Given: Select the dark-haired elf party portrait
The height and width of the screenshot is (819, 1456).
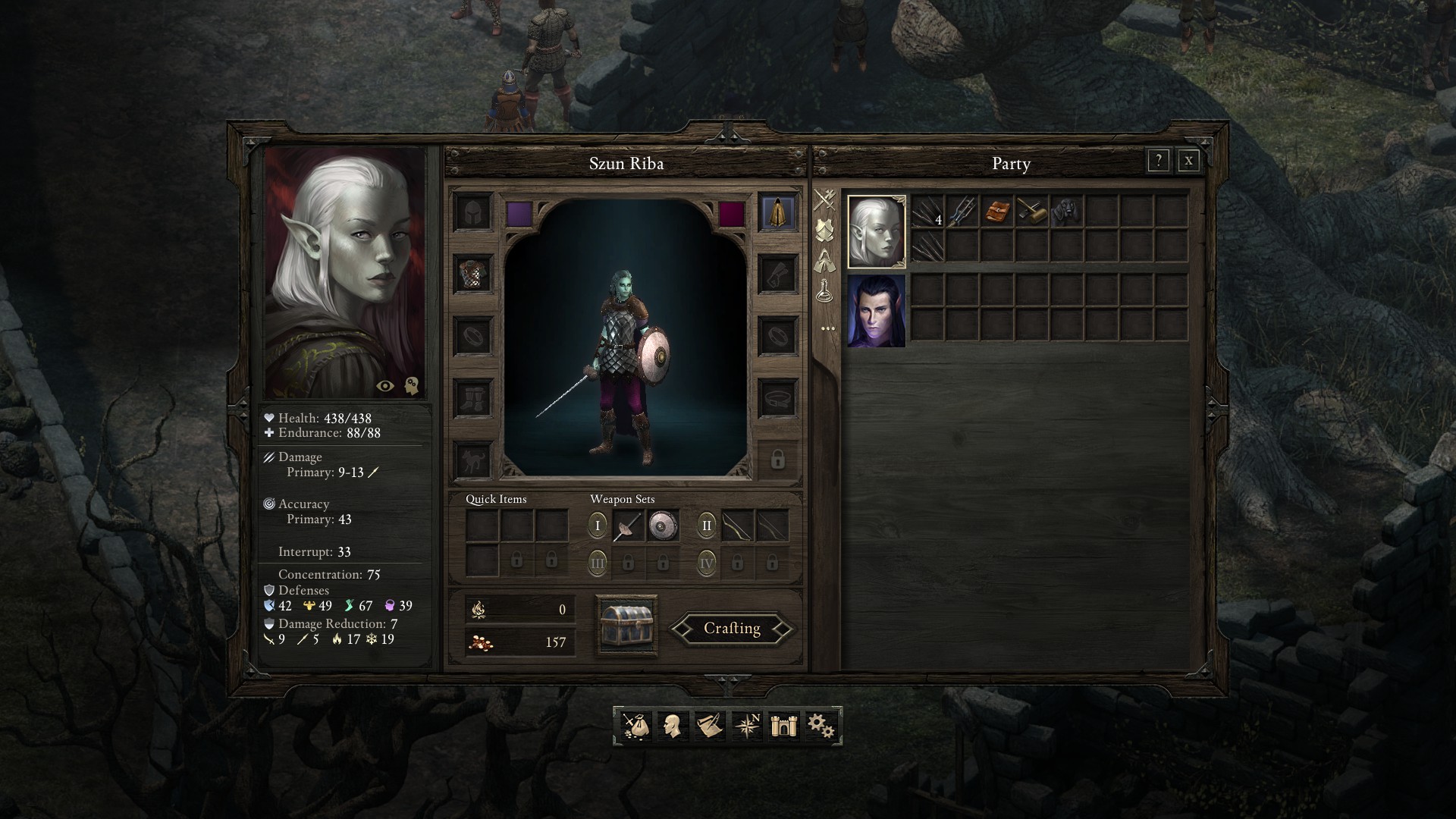Looking at the screenshot, I should (876, 311).
